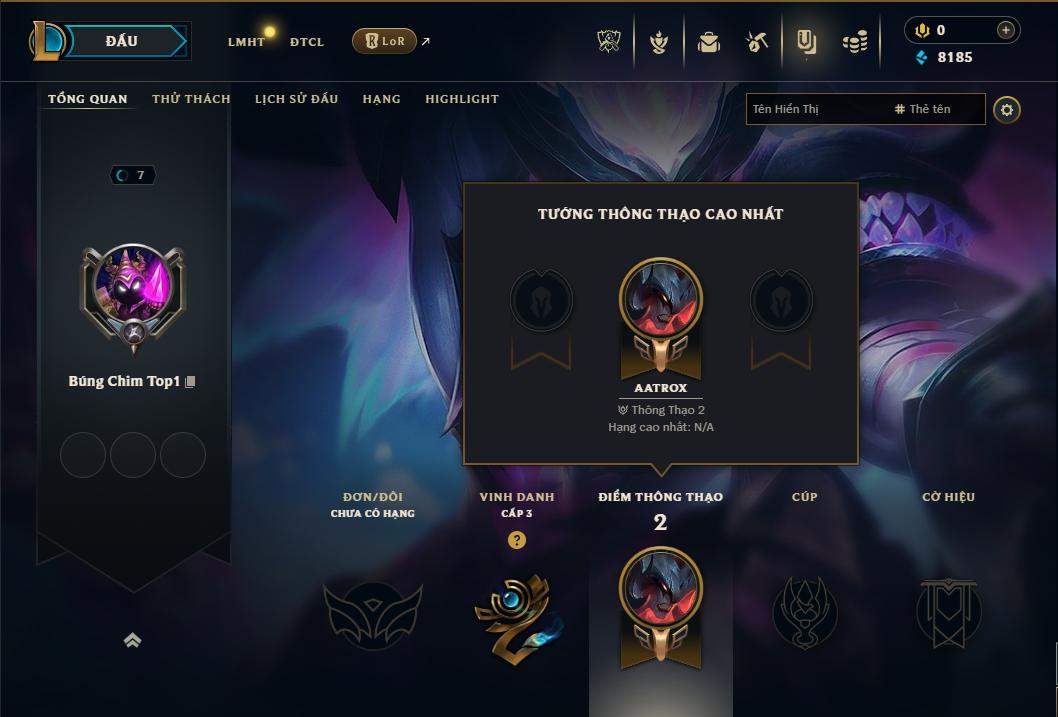Open the gear settings button
This screenshot has width=1058, height=717.
1007,109
